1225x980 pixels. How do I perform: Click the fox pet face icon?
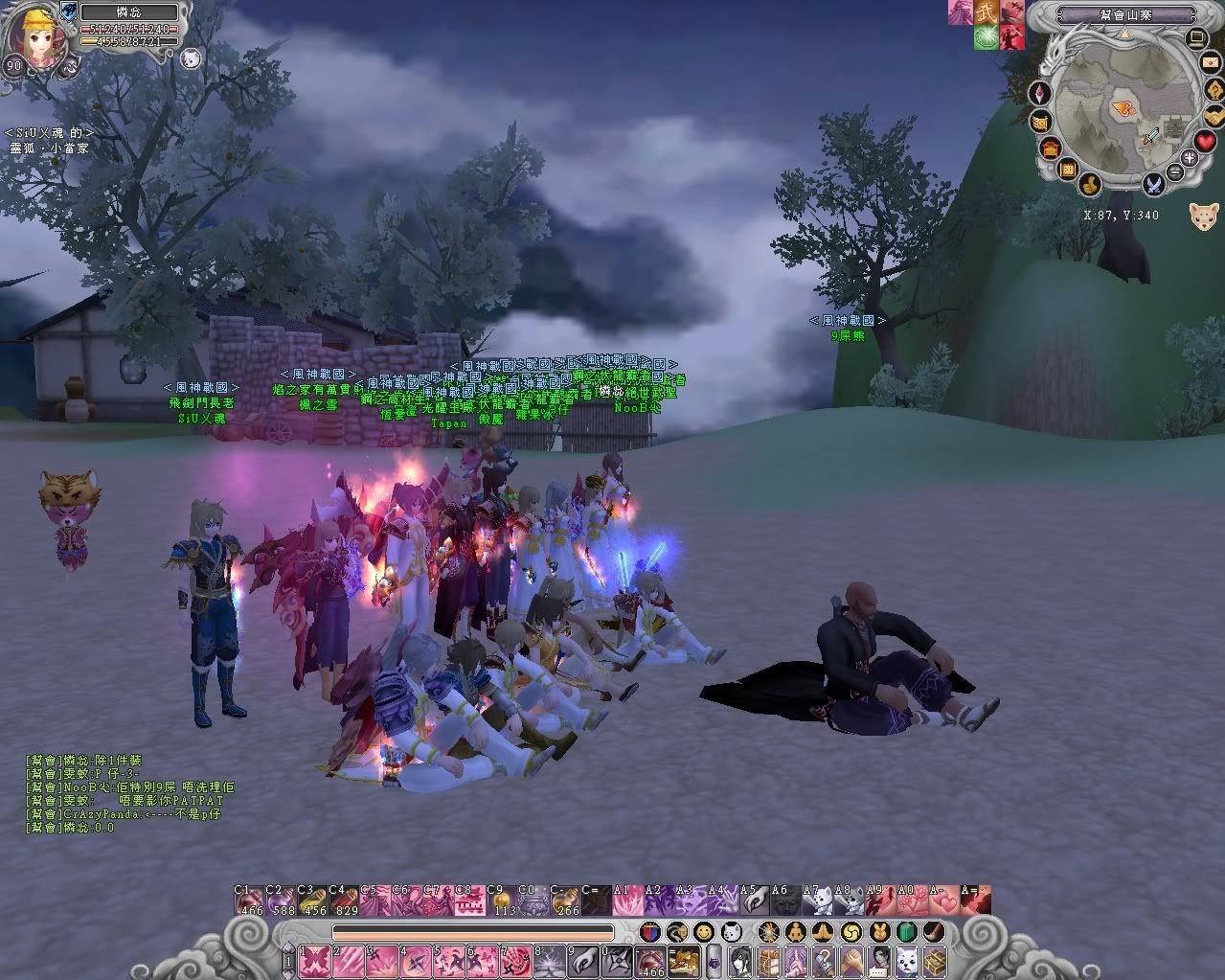[x=1204, y=215]
